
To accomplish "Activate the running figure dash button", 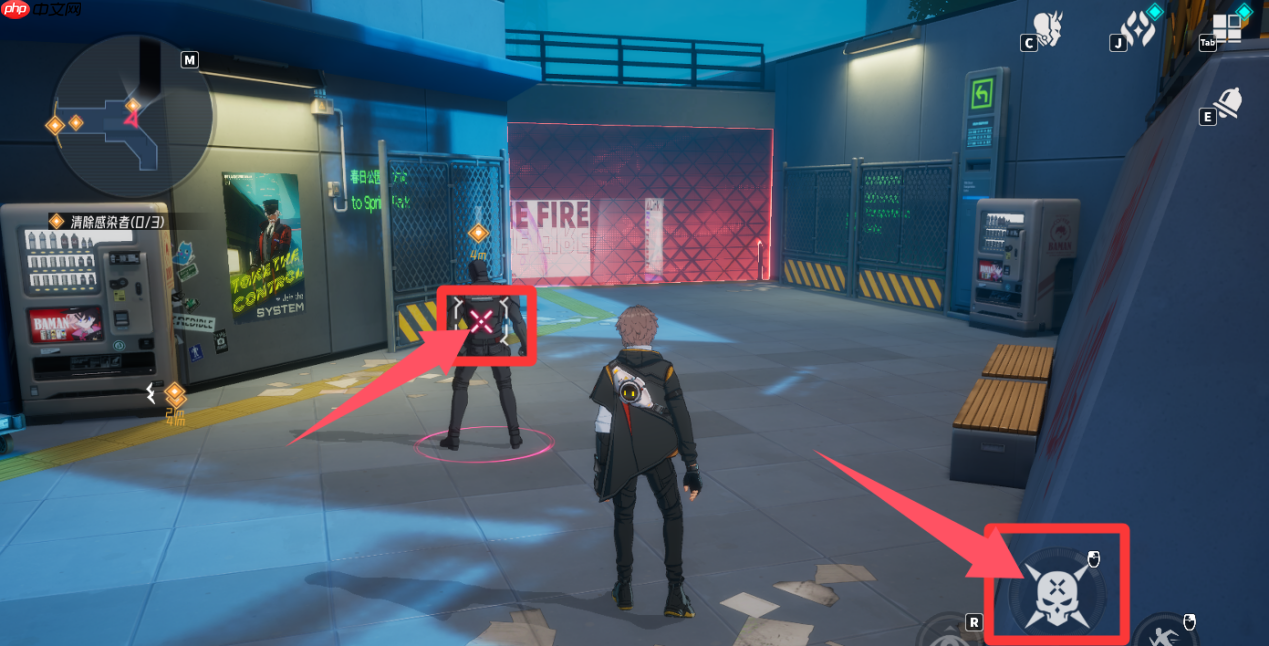I will pyautogui.click(x=1163, y=634).
